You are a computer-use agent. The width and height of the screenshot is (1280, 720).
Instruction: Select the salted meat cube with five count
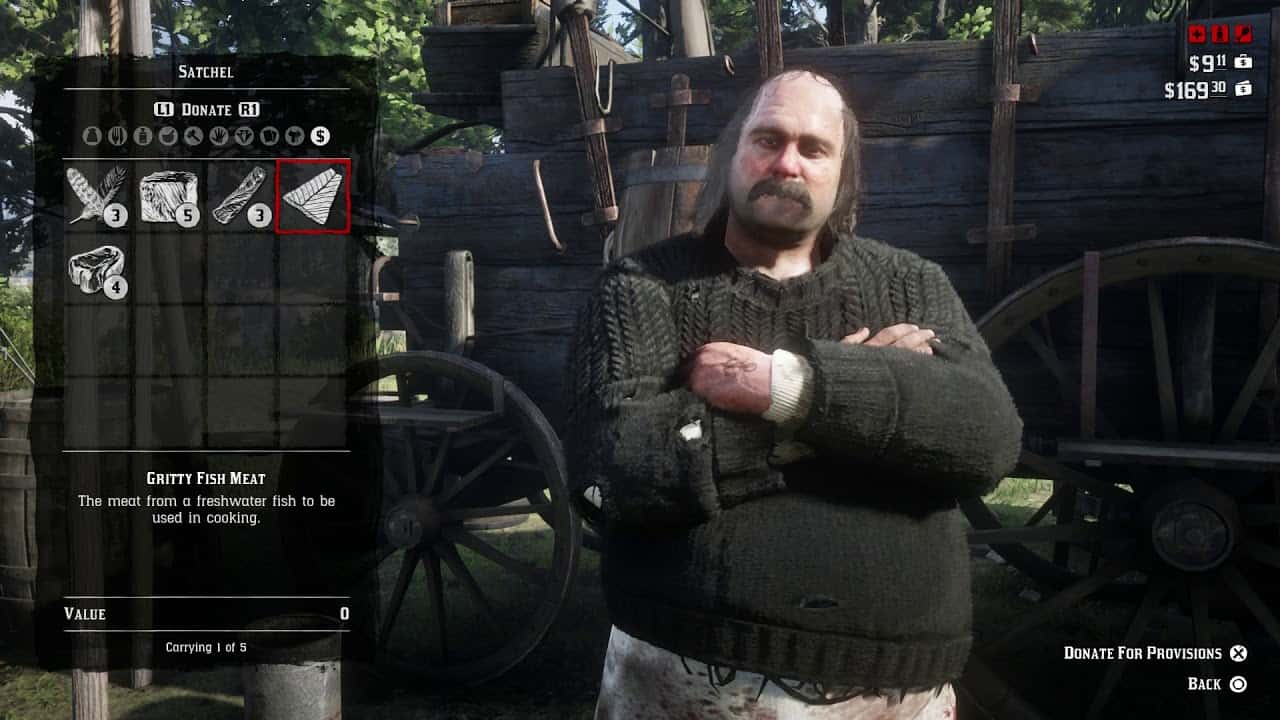tap(167, 196)
